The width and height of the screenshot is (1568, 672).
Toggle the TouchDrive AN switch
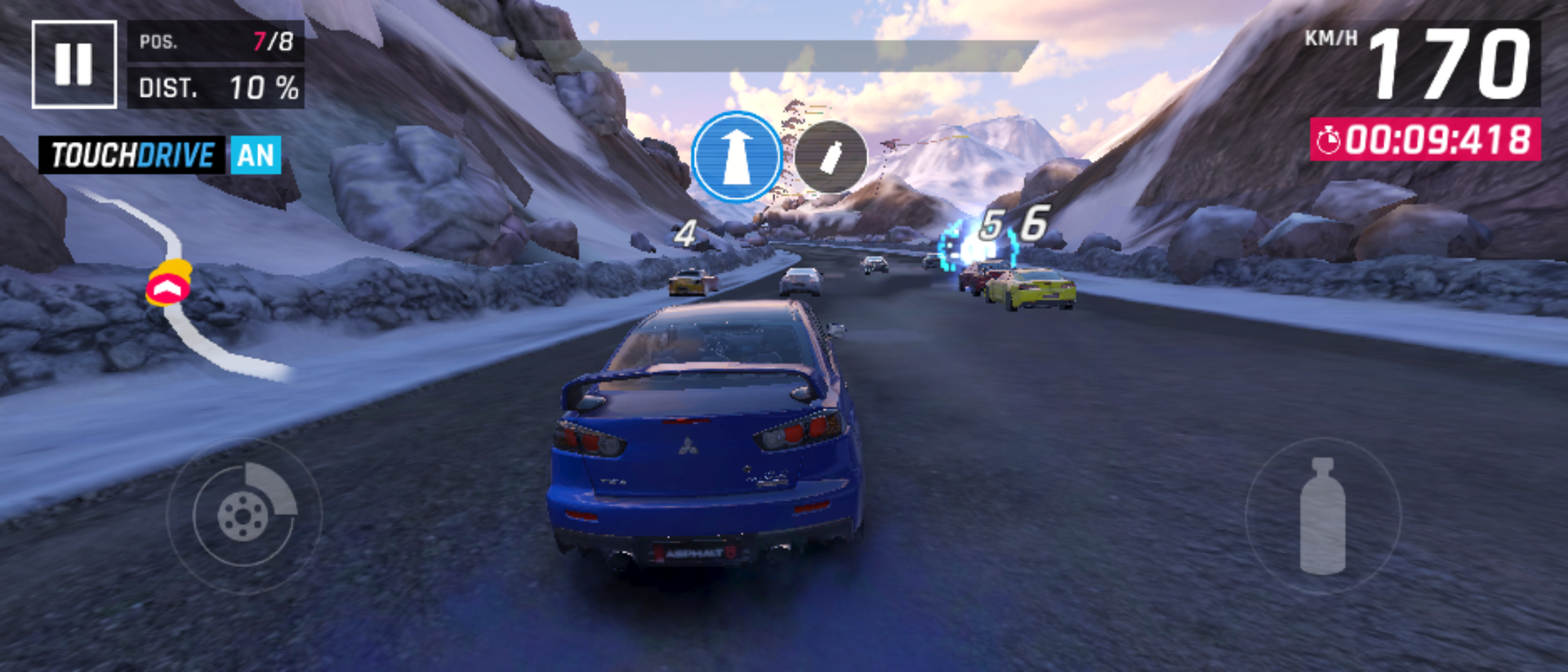tap(255, 155)
